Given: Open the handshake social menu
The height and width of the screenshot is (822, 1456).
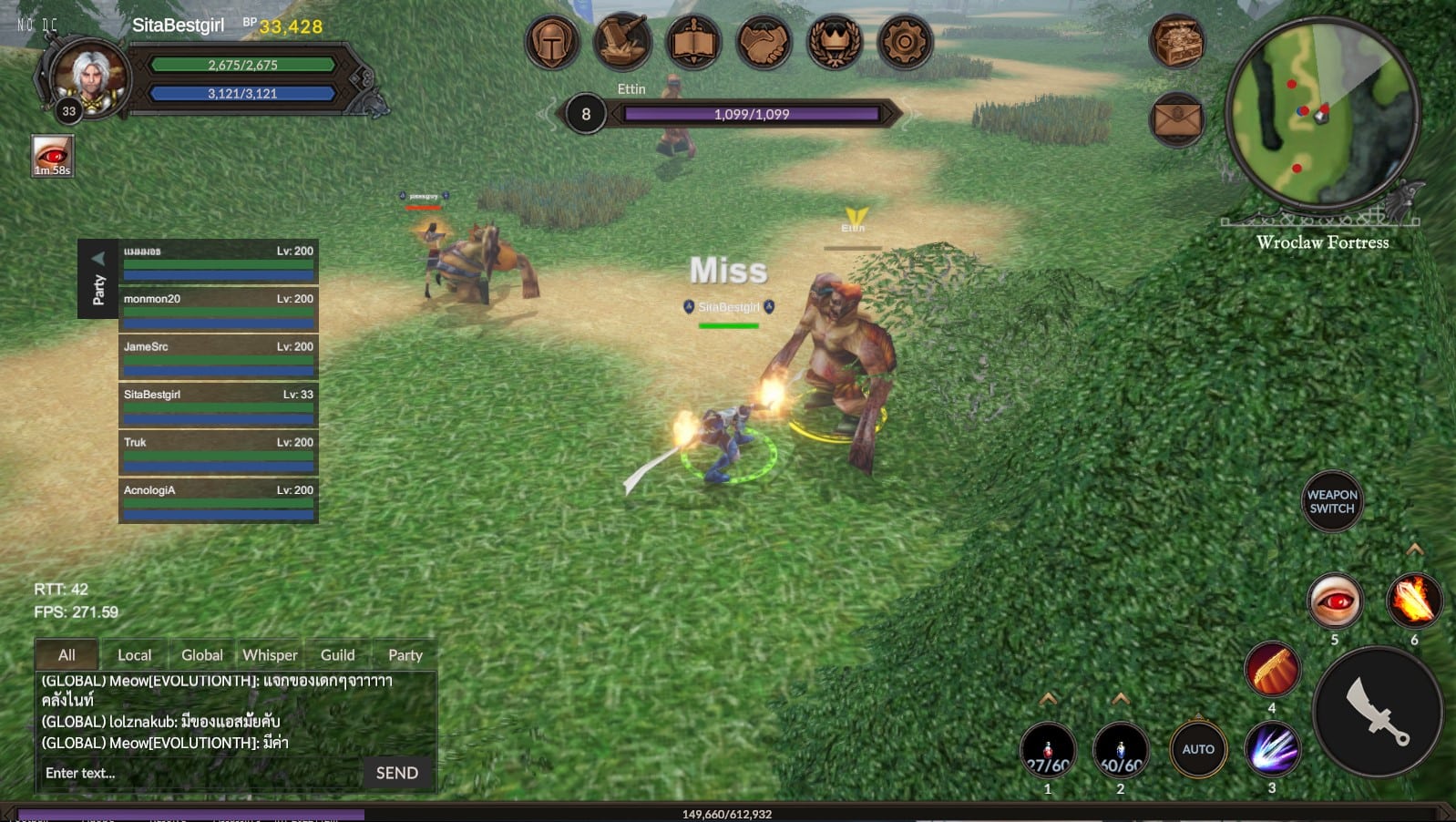Looking at the screenshot, I should tap(764, 42).
